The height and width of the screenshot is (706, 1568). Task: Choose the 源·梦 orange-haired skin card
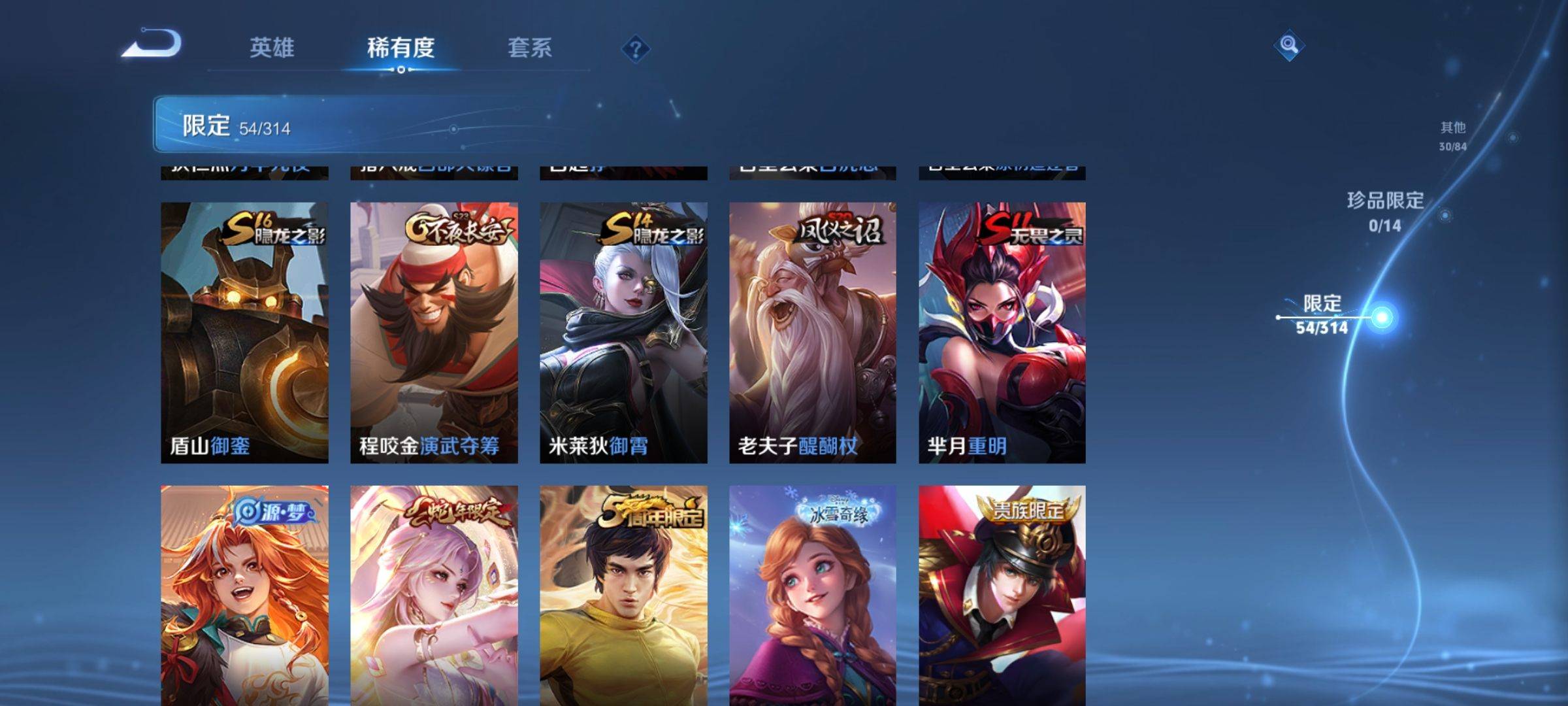pyautogui.click(x=244, y=595)
